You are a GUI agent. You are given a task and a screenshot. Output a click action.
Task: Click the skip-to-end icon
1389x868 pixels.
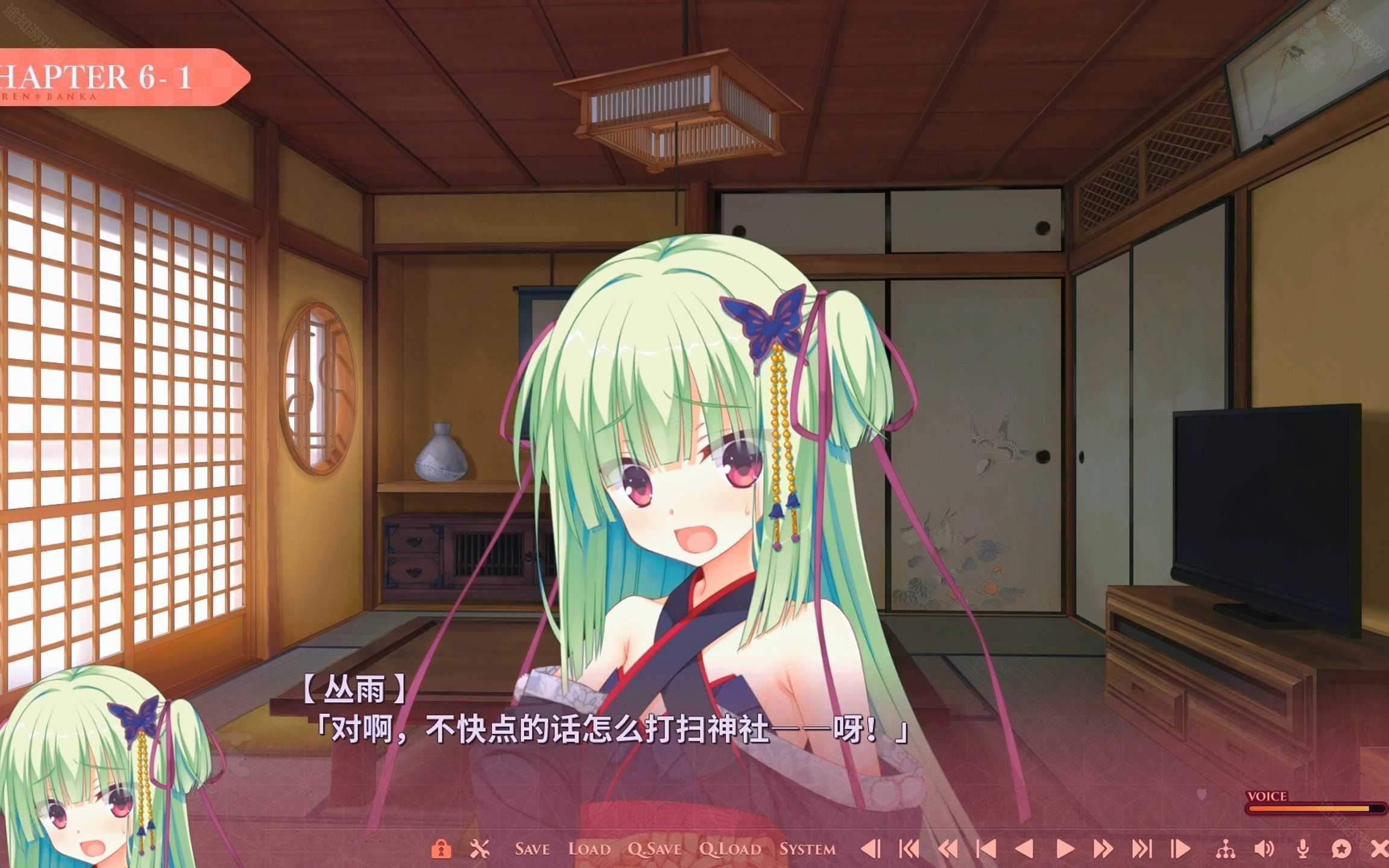tap(1142, 850)
